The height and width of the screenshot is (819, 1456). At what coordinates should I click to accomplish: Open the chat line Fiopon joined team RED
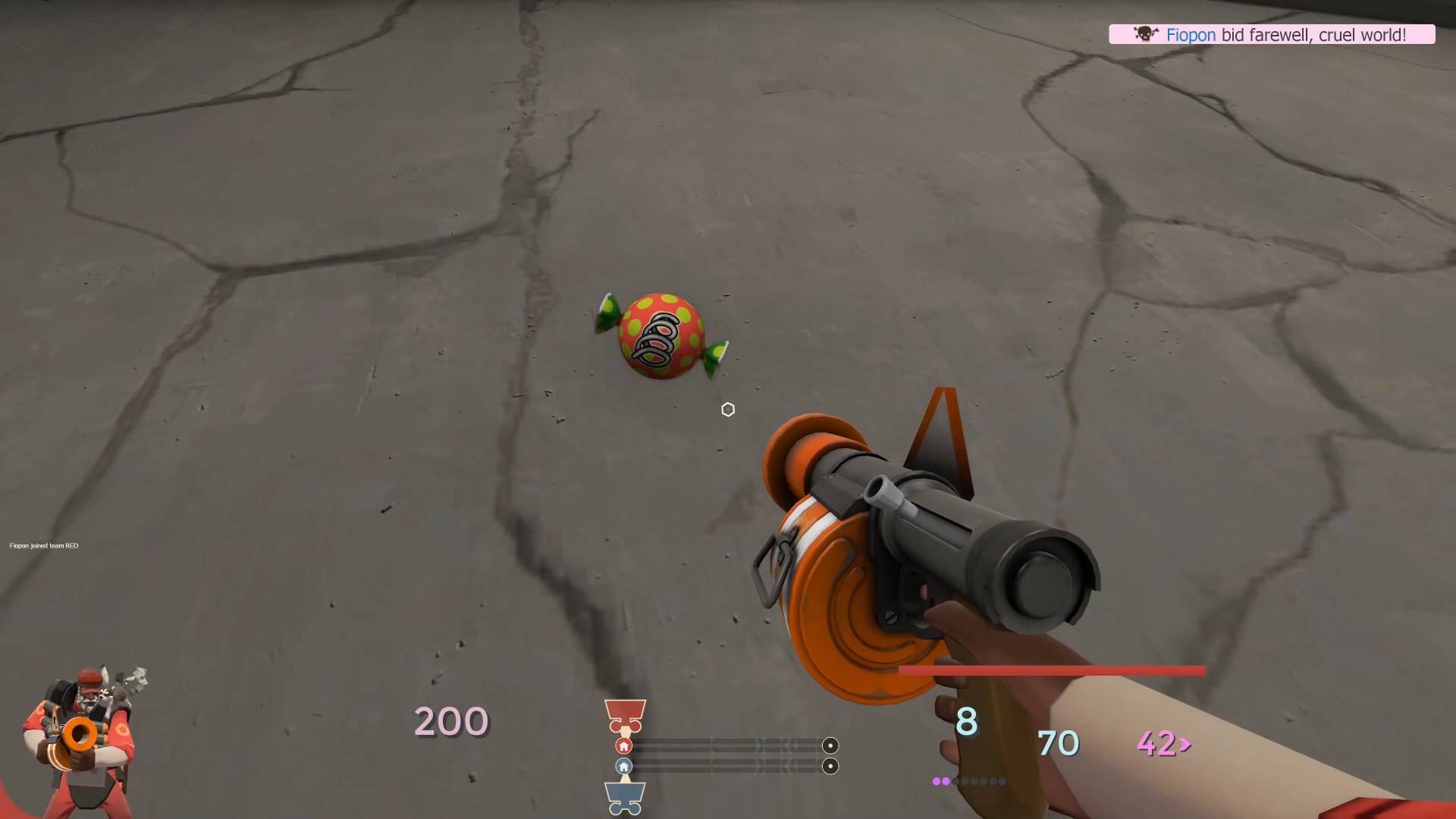44,545
